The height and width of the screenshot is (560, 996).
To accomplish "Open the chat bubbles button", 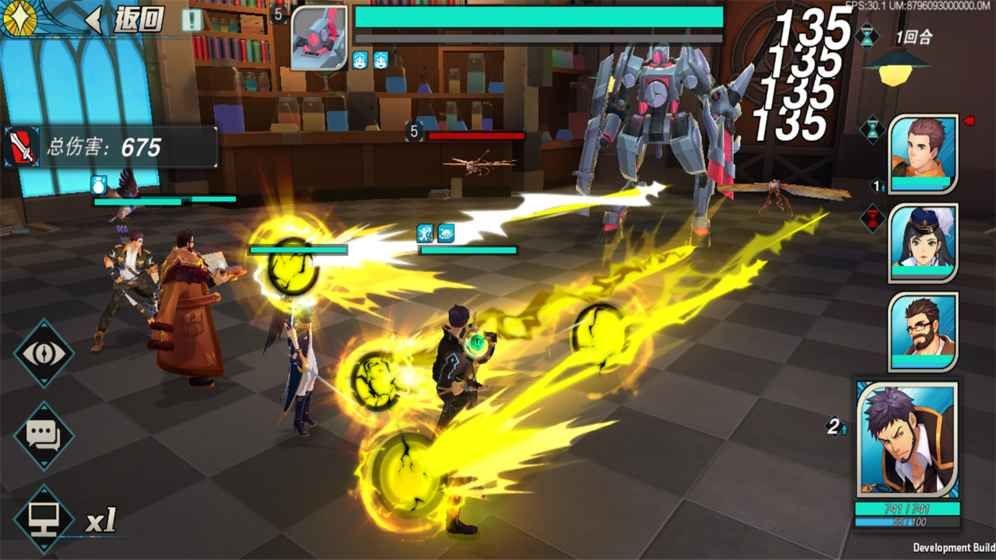I will pyautogui.click(x=43, y=436).
